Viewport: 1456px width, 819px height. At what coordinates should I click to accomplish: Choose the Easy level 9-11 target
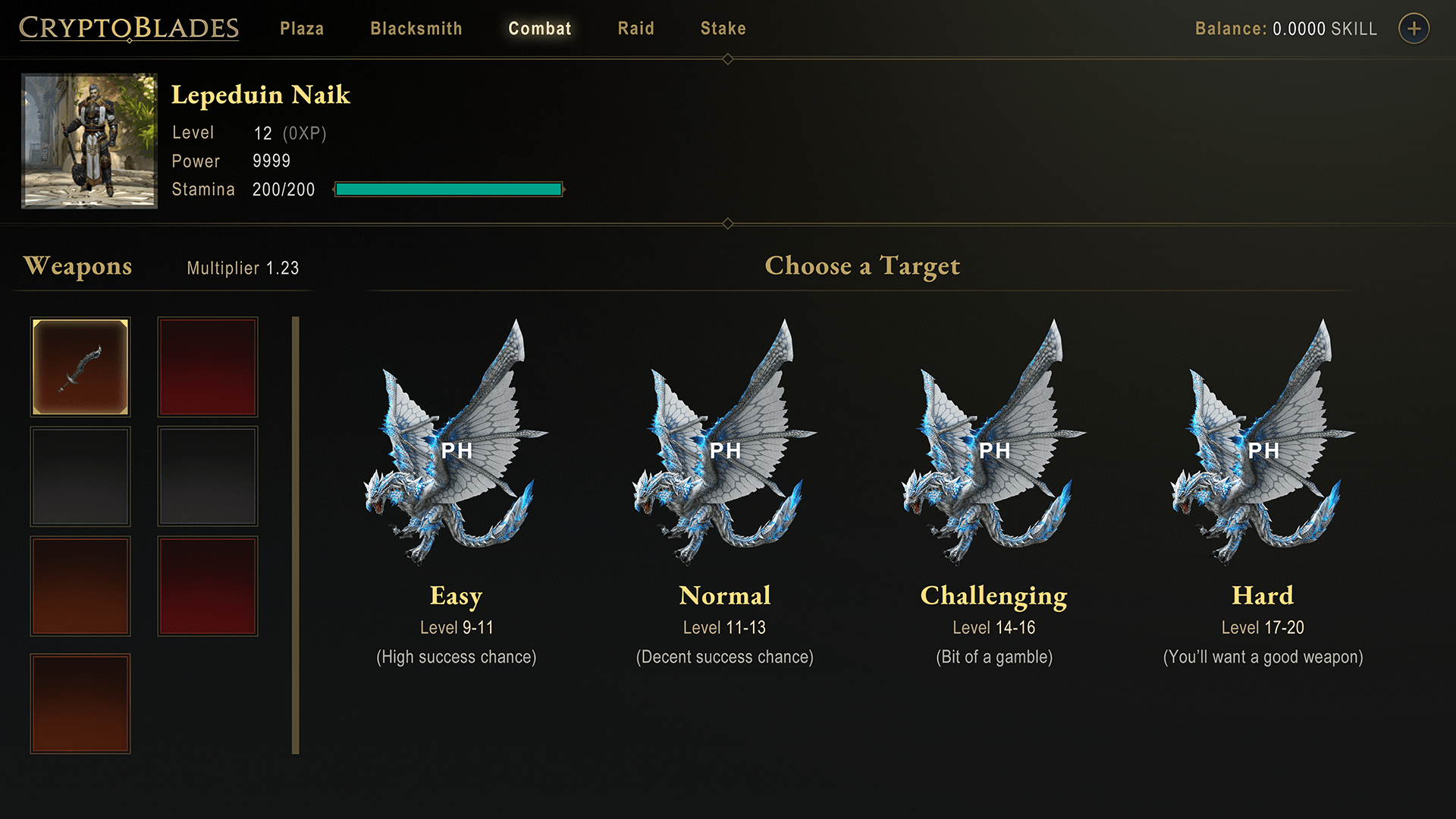(x=457, y=455)
